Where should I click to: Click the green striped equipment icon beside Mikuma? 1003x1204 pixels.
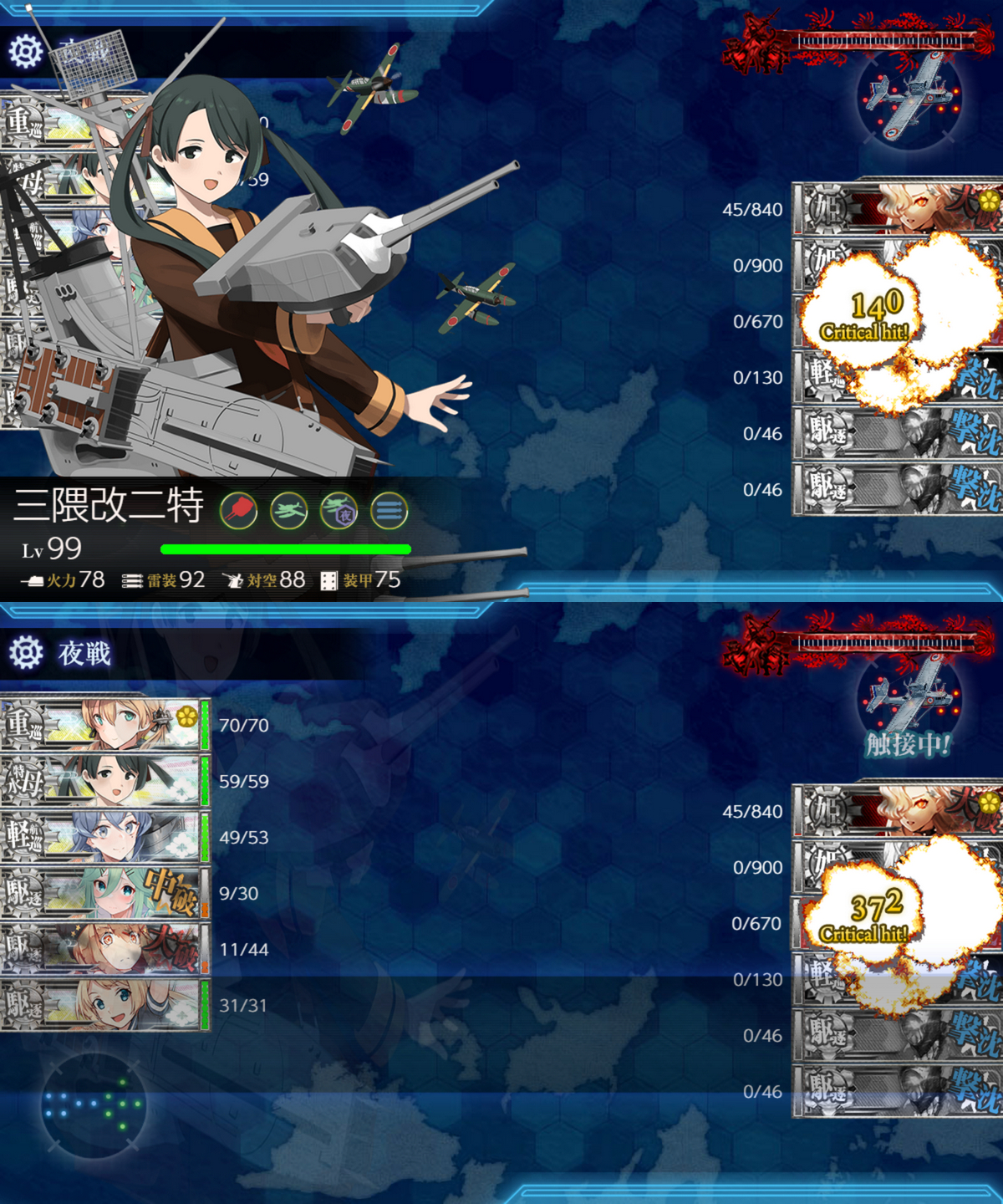click(x=389, y=510)
